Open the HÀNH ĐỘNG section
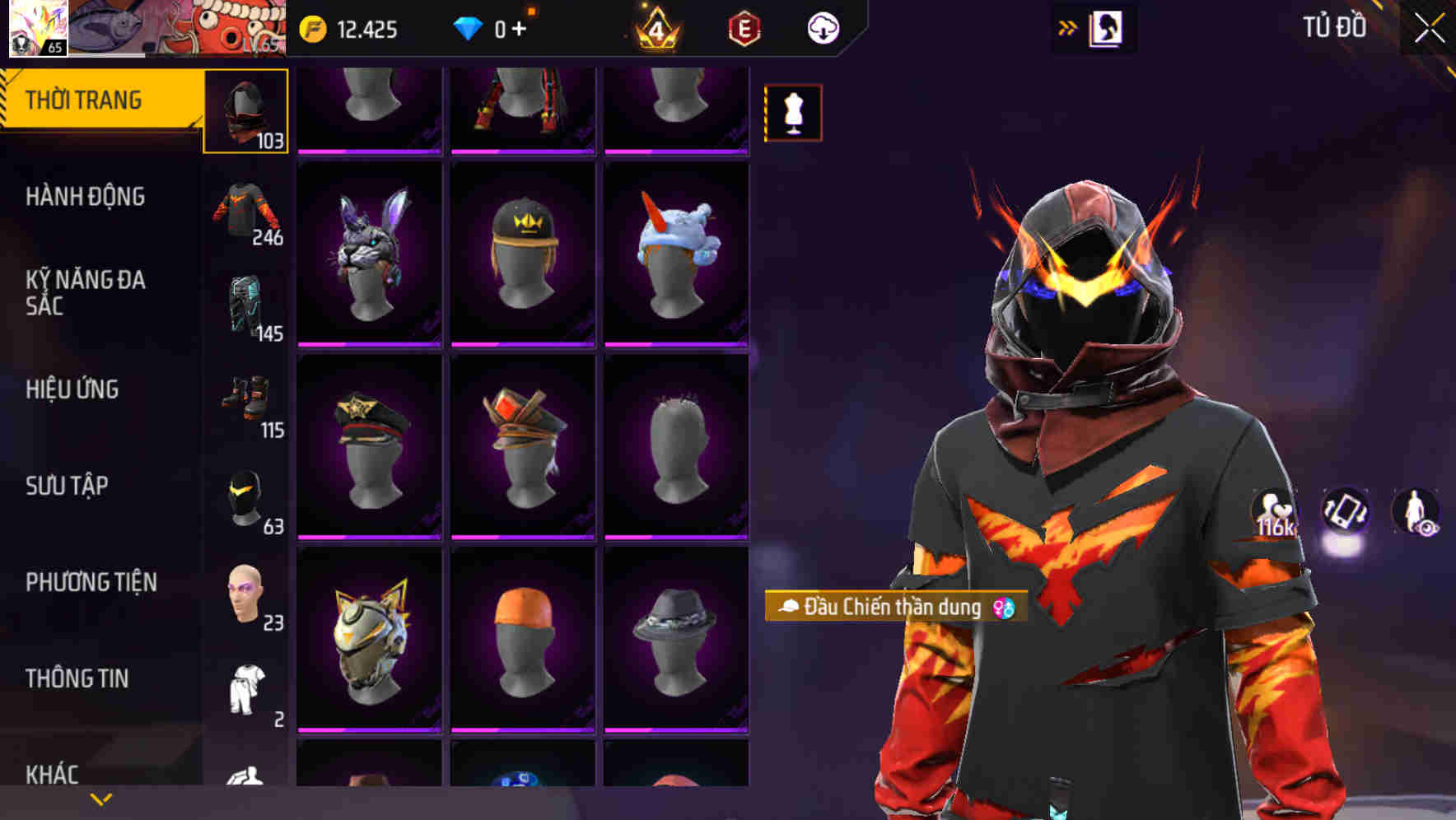Viewport: 1456px width, 820px height. (86, 198)
